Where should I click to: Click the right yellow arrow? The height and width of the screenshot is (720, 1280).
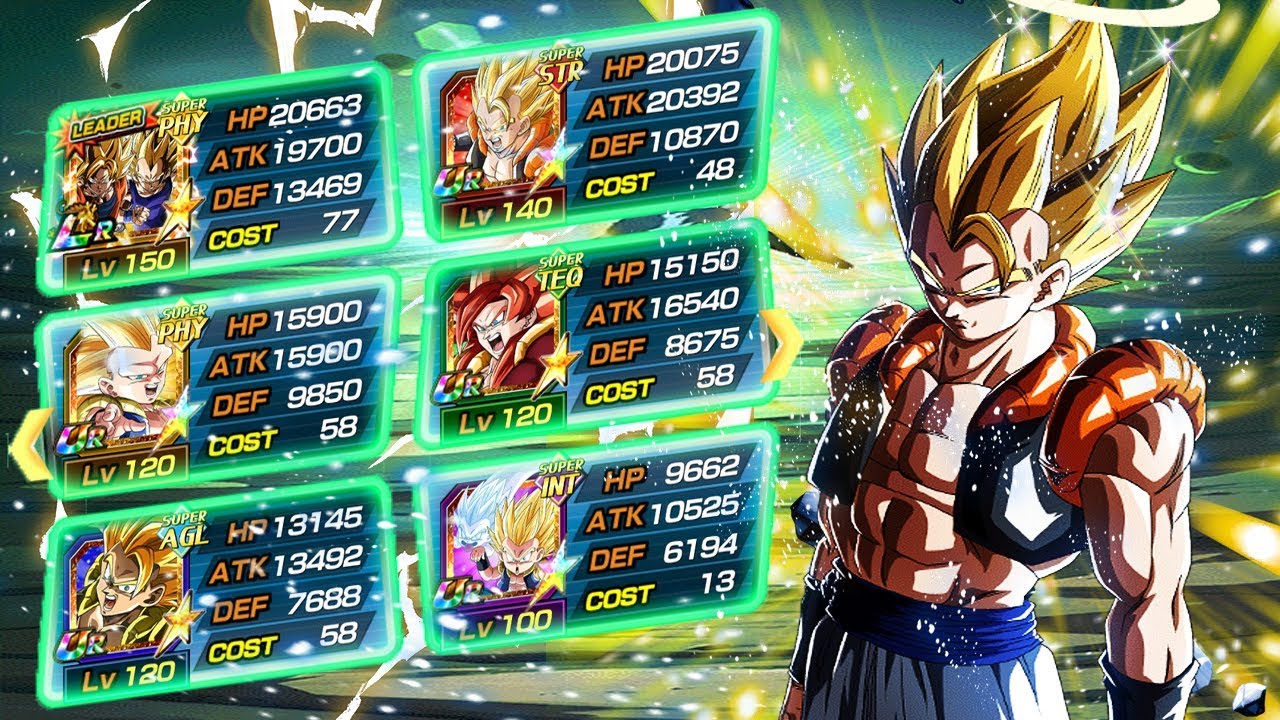click(x=776, y=345)
